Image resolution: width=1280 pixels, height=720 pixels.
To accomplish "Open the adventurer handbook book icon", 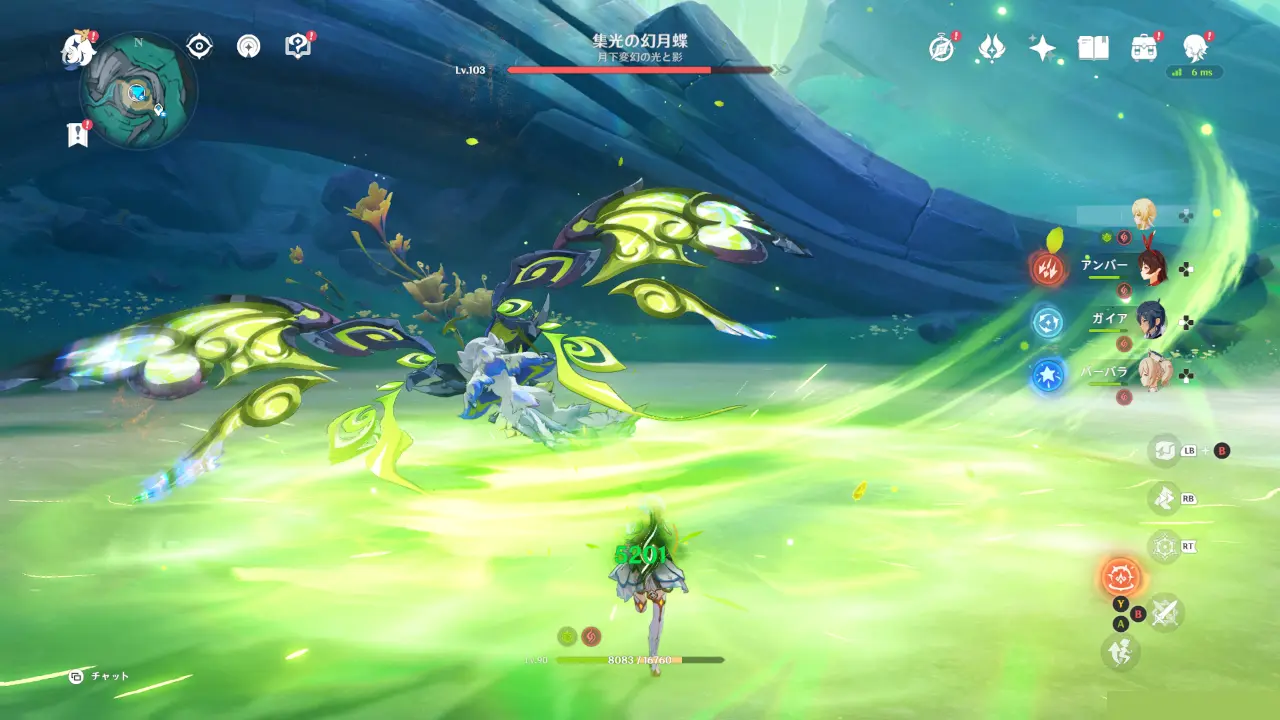I will click(x=1093, y=48).
